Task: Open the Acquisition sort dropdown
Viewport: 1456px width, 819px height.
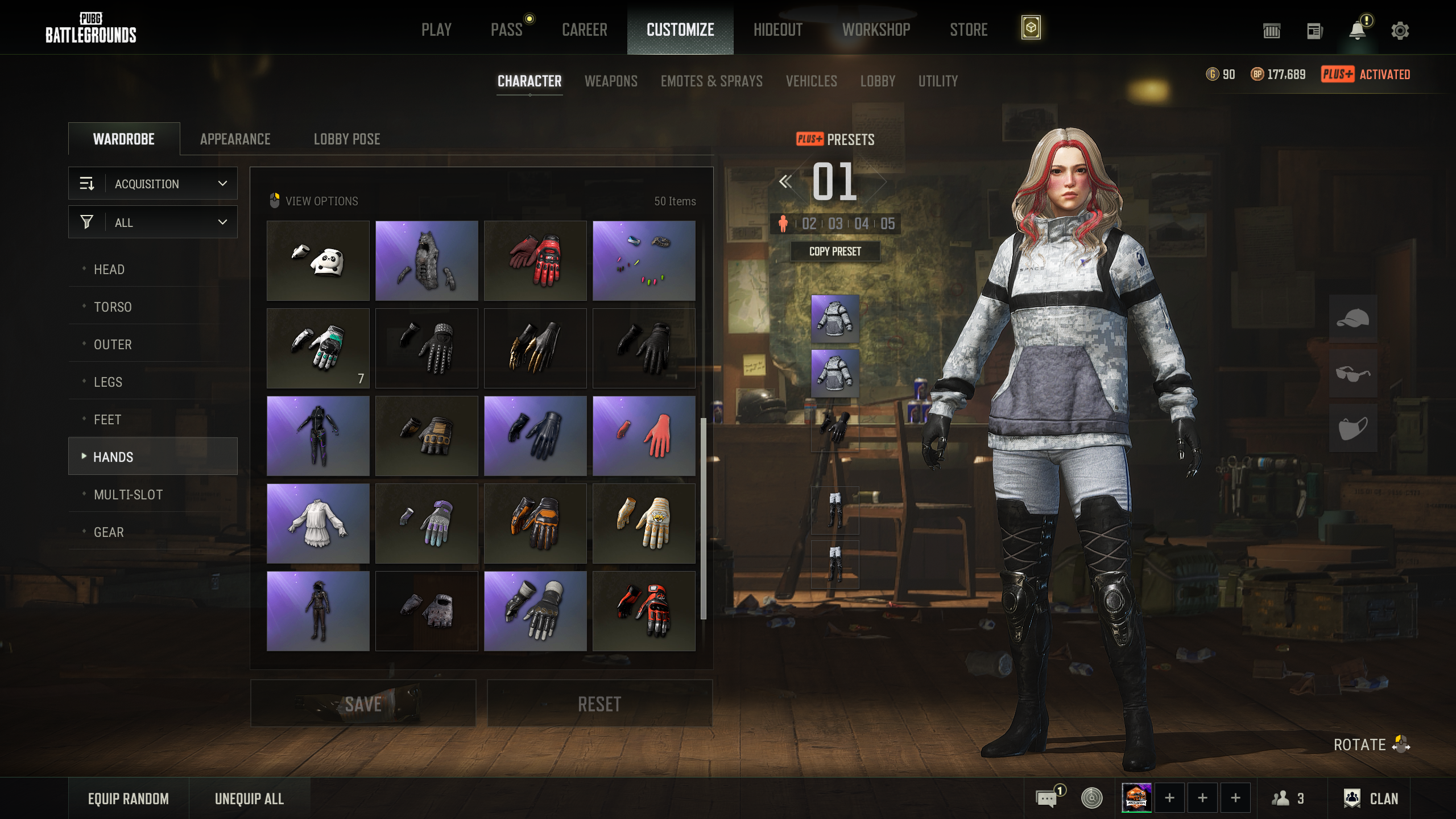Action: click(x=153, y=184)
